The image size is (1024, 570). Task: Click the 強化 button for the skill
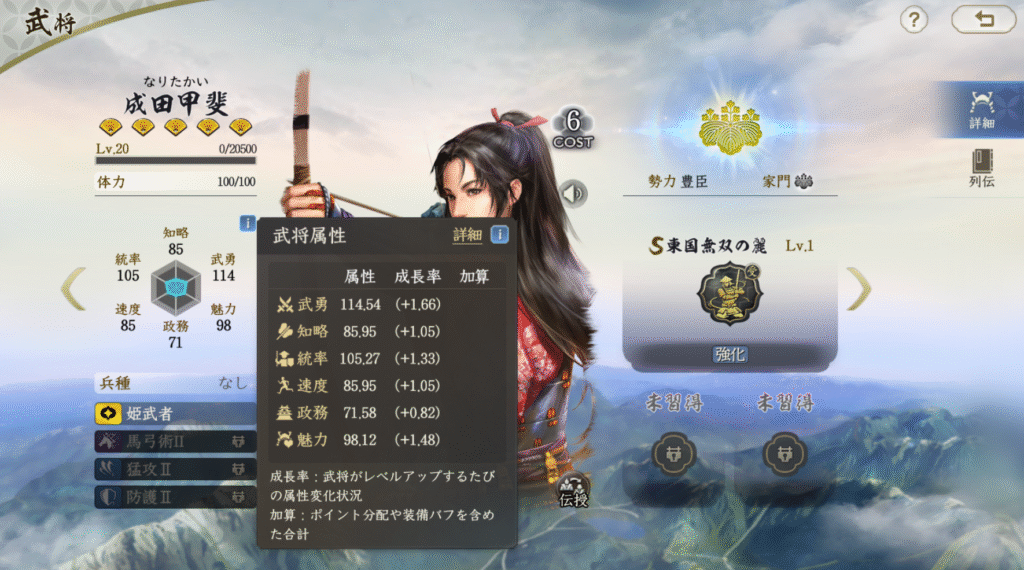coord(729,354)
